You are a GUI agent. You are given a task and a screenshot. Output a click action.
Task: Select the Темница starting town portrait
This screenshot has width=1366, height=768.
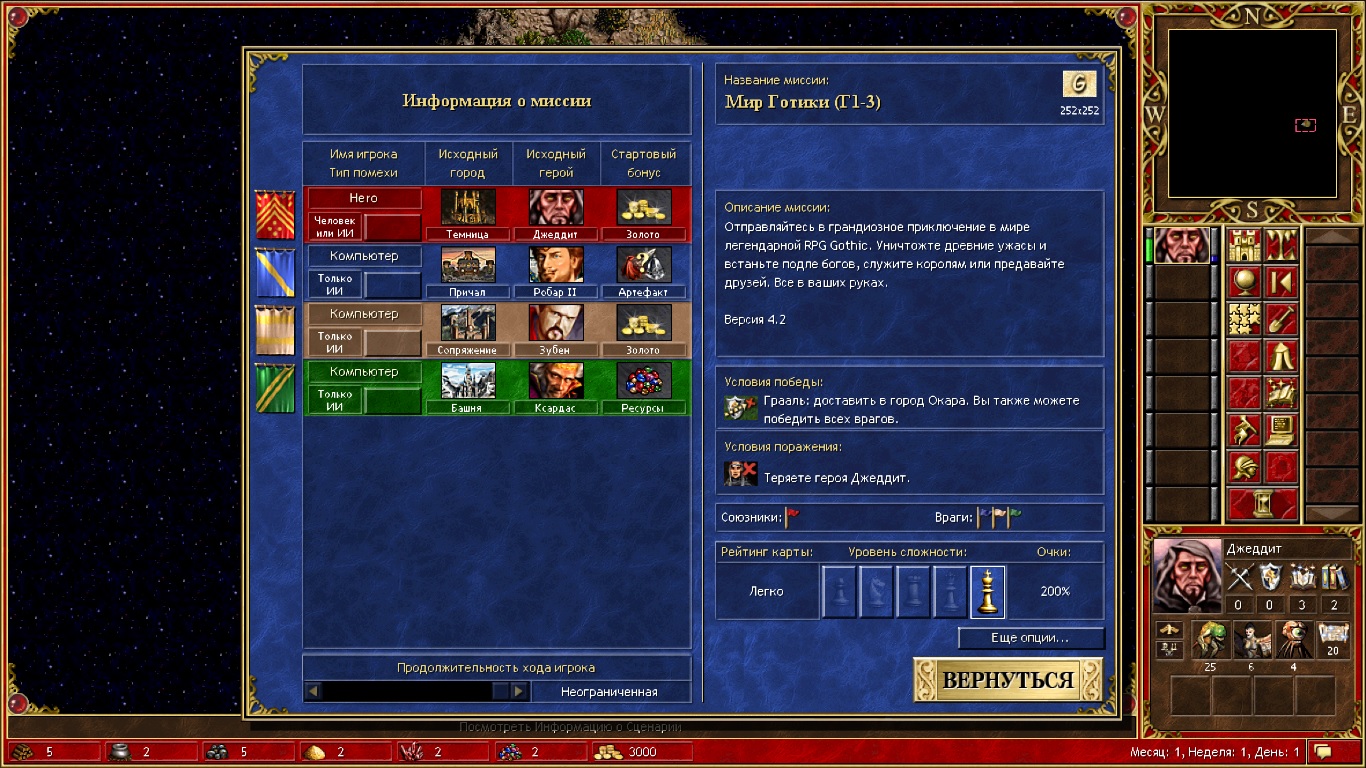468,207
